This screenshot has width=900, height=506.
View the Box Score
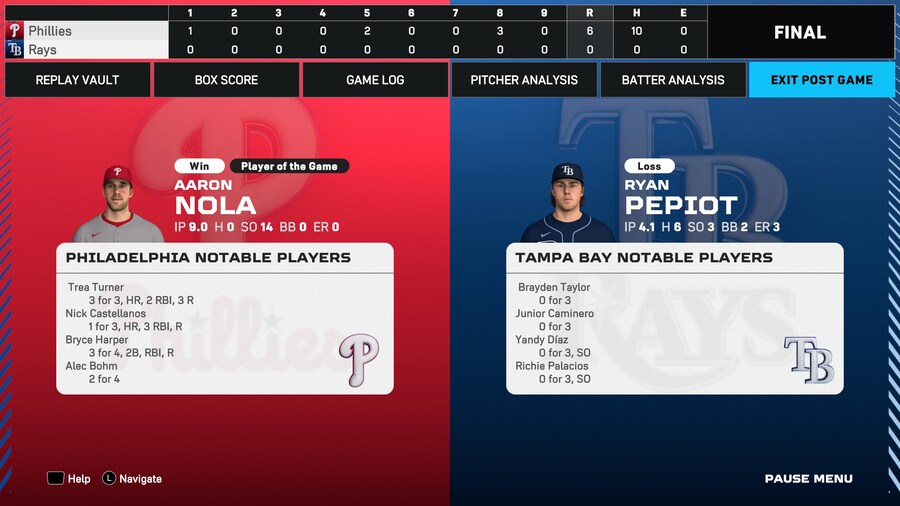coord(226,80)
